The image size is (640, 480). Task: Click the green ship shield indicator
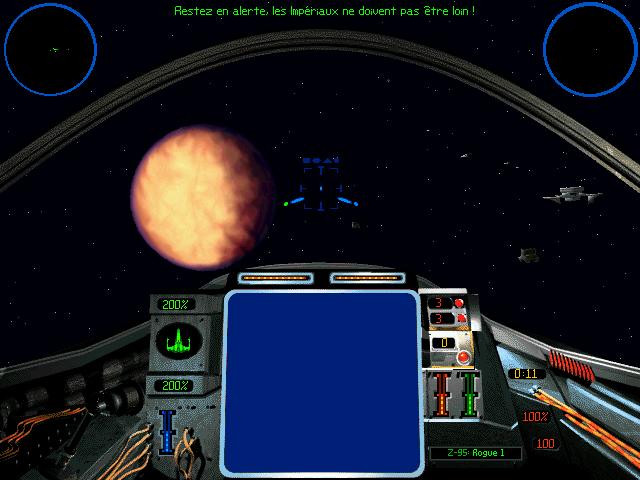[176, 343]
